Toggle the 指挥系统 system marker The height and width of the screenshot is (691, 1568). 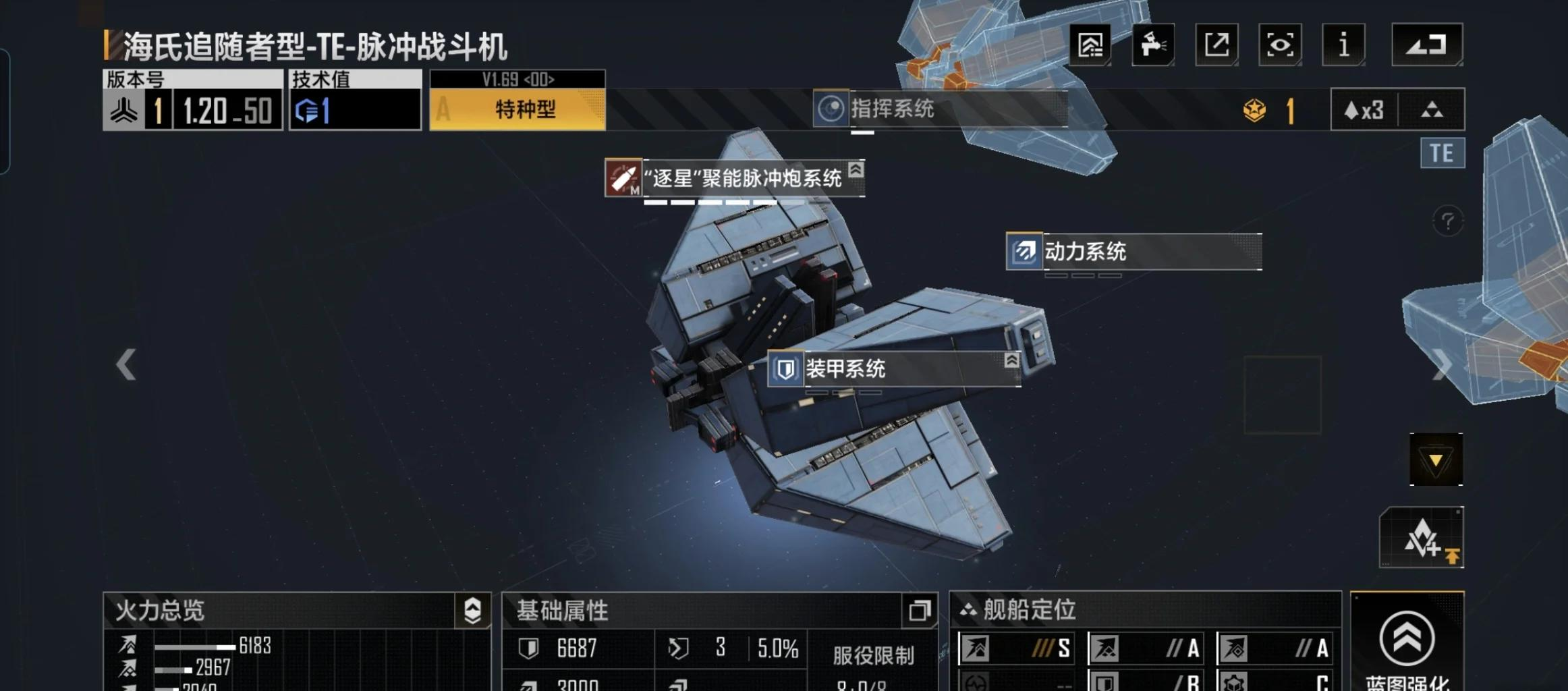click(x=830, y=110)
